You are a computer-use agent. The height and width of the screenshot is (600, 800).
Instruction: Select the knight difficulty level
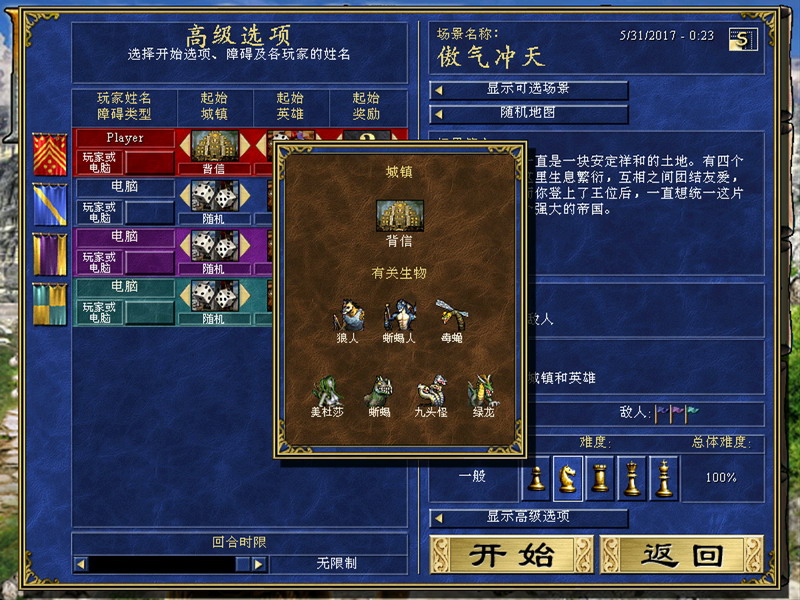click(x=568, y=478)
